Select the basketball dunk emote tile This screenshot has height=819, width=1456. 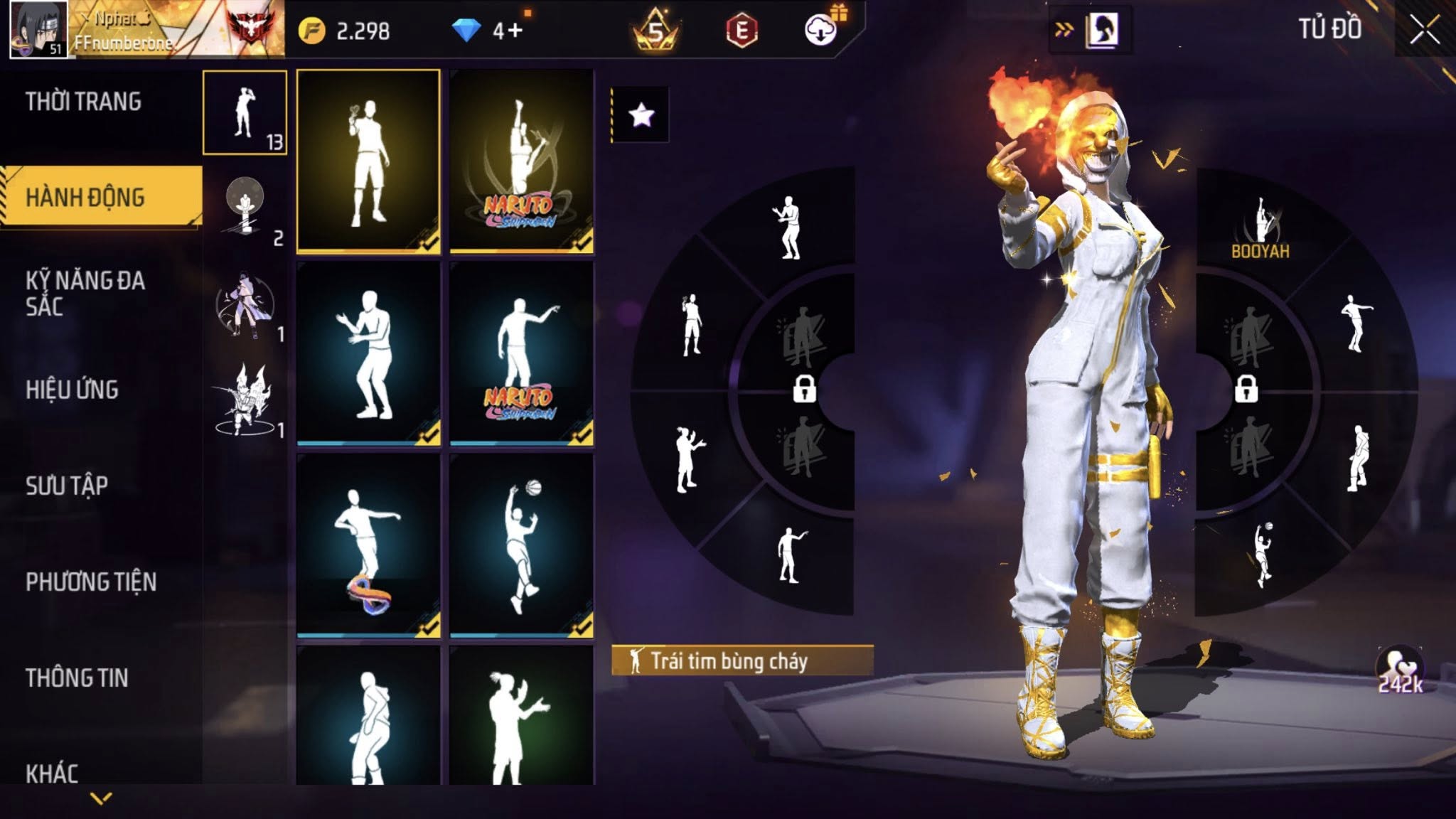[522, 545]
